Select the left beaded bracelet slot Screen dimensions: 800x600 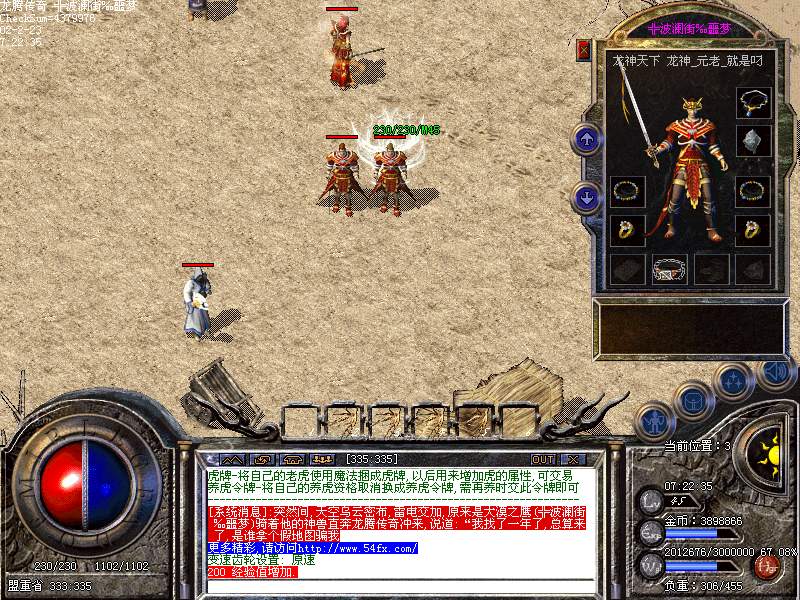click(x=627, y=191)
